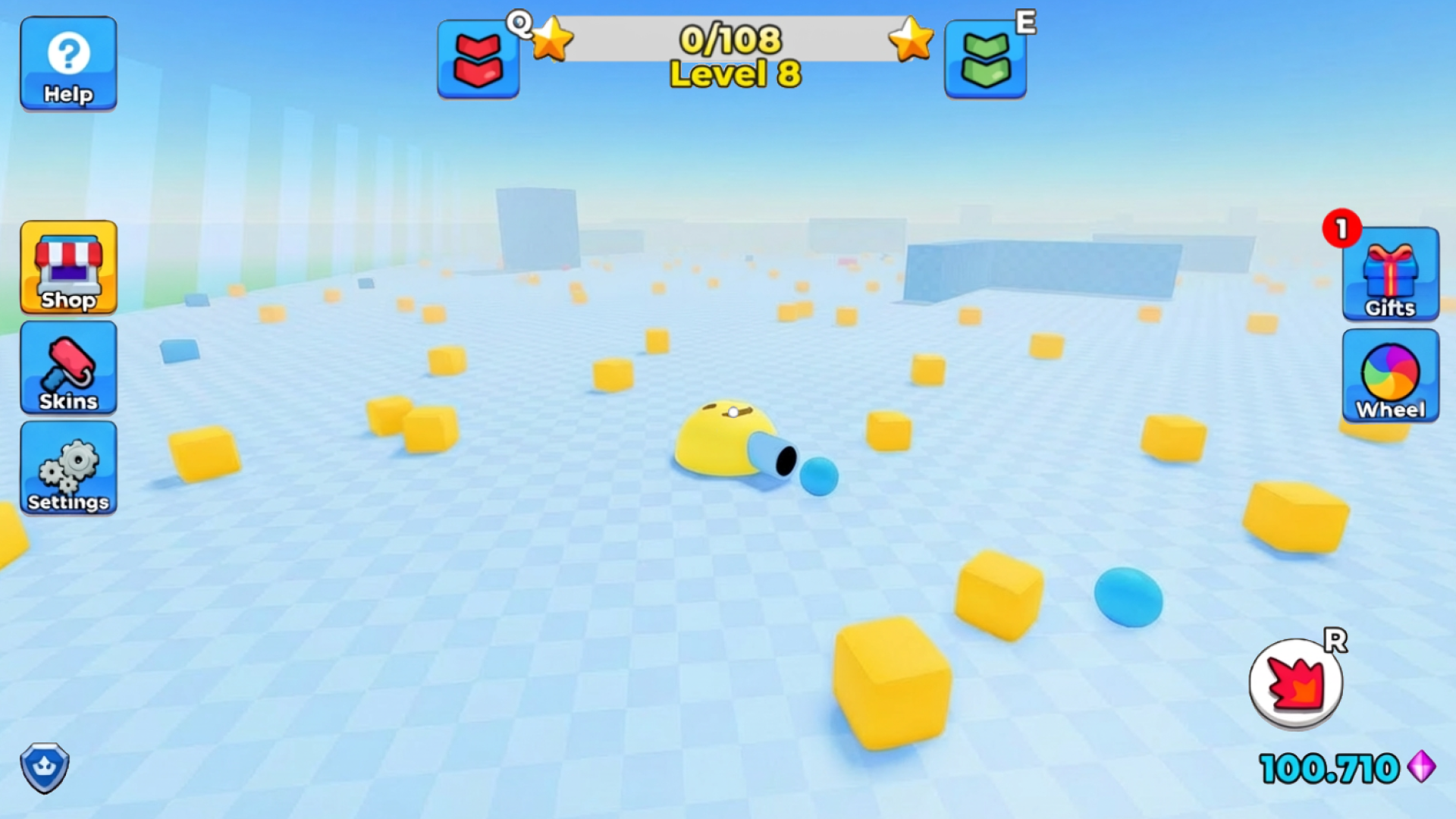Open the Shop from the left sidebar
Image resolution: width=1456 pixels, height=819 pixels.
(68, 269)
